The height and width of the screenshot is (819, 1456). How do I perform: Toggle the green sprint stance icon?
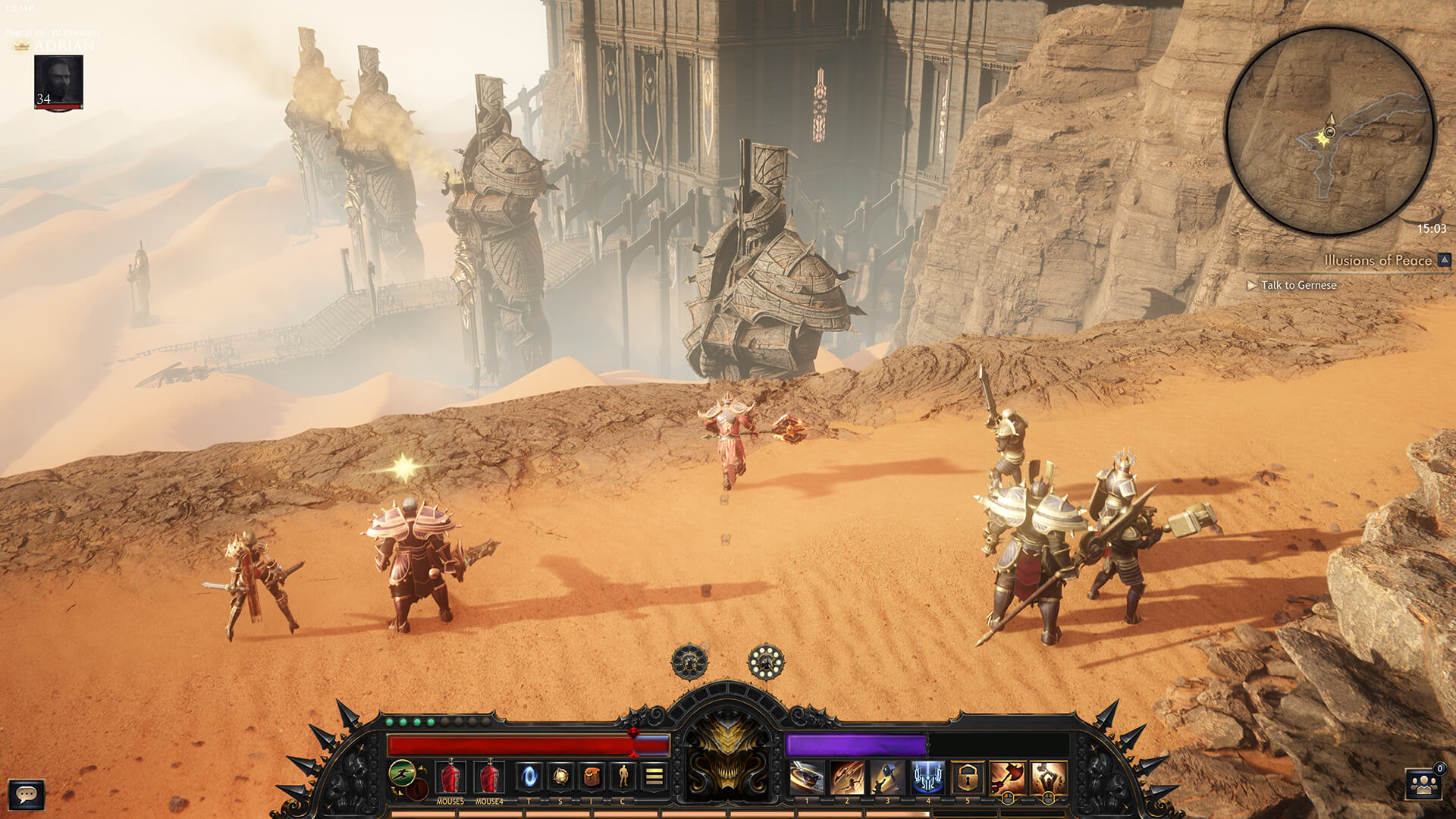click(403, 773)
